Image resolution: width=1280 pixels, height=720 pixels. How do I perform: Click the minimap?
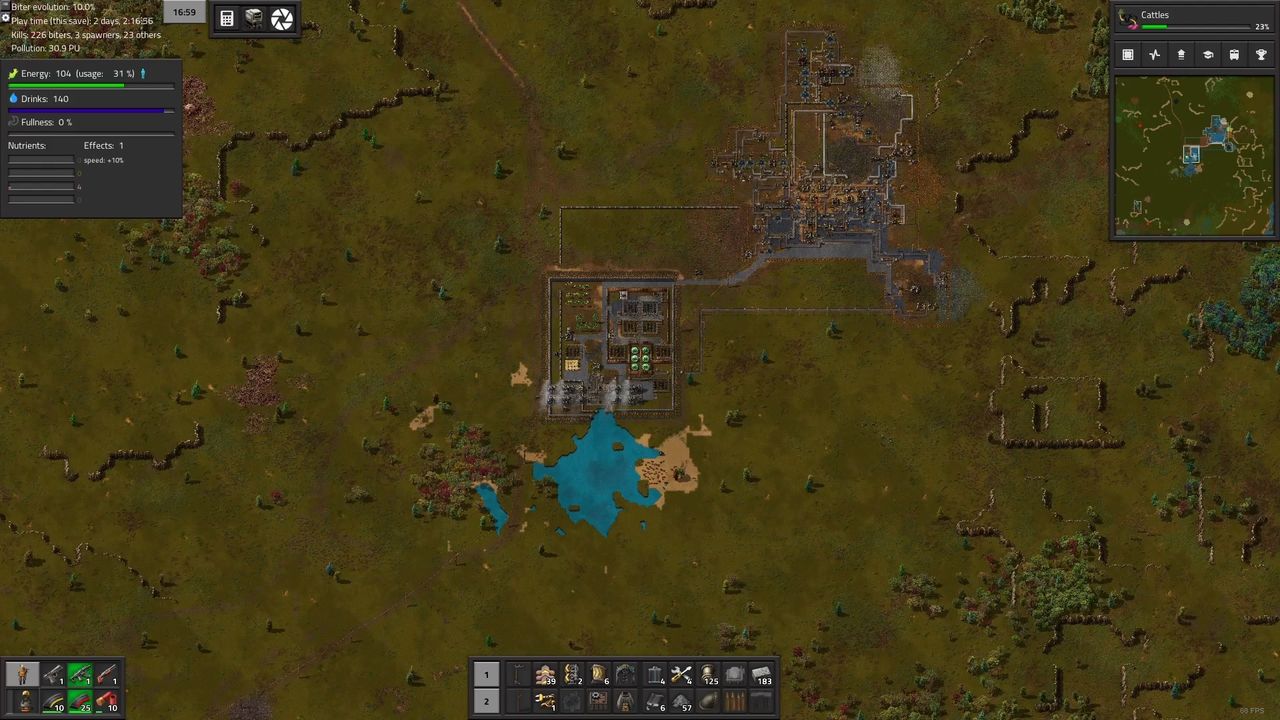click(1192, 155)
